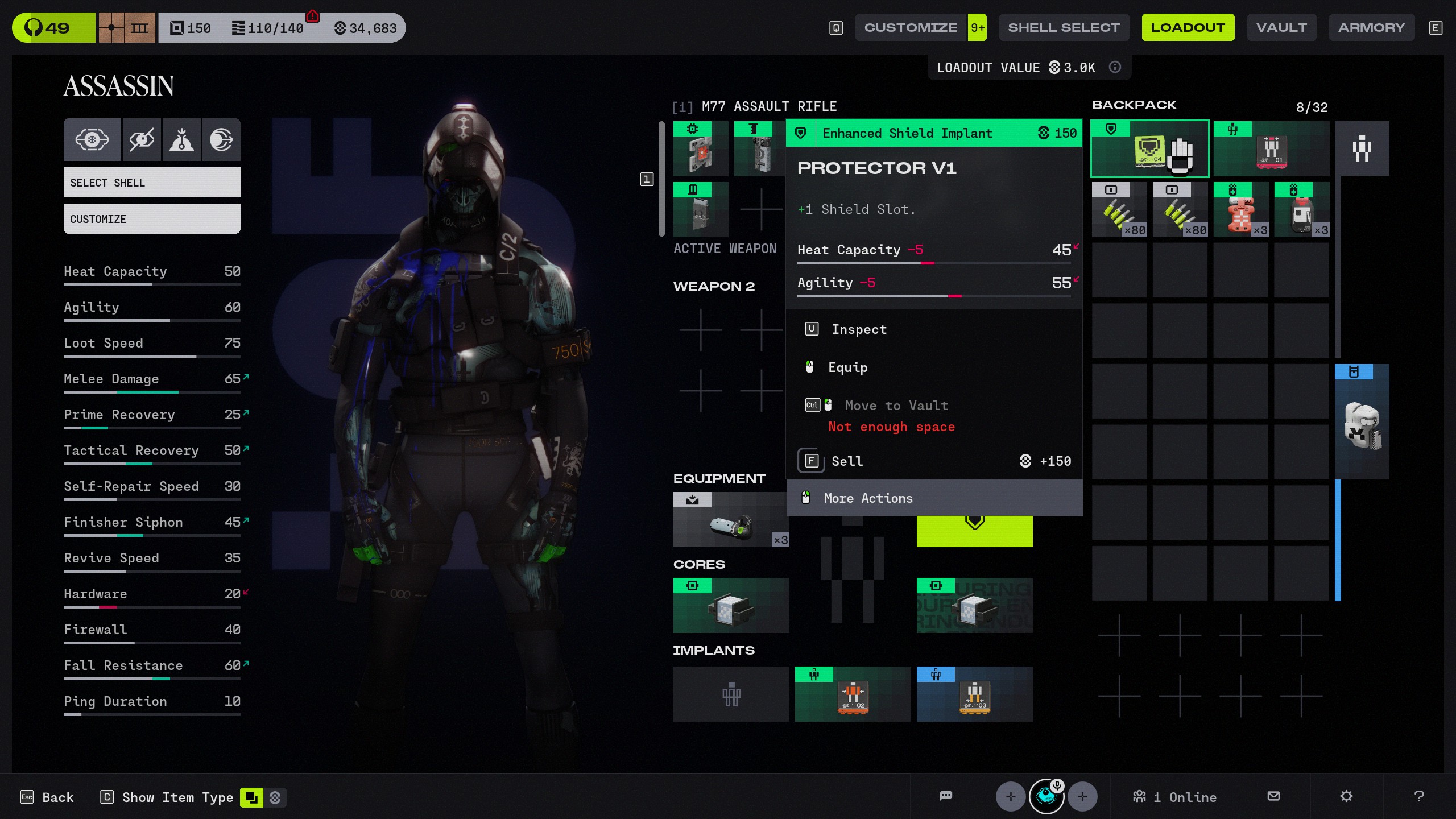Open More Actions for the implant
This screenshot has width=1456, height=819.
coord(868,498)
